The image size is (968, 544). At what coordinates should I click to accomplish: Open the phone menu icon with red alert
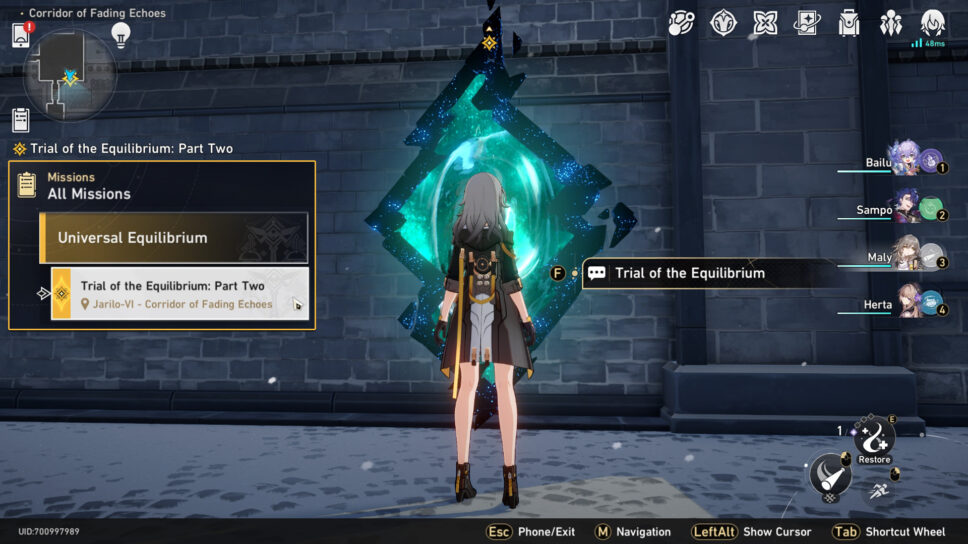tap(21, 35)
